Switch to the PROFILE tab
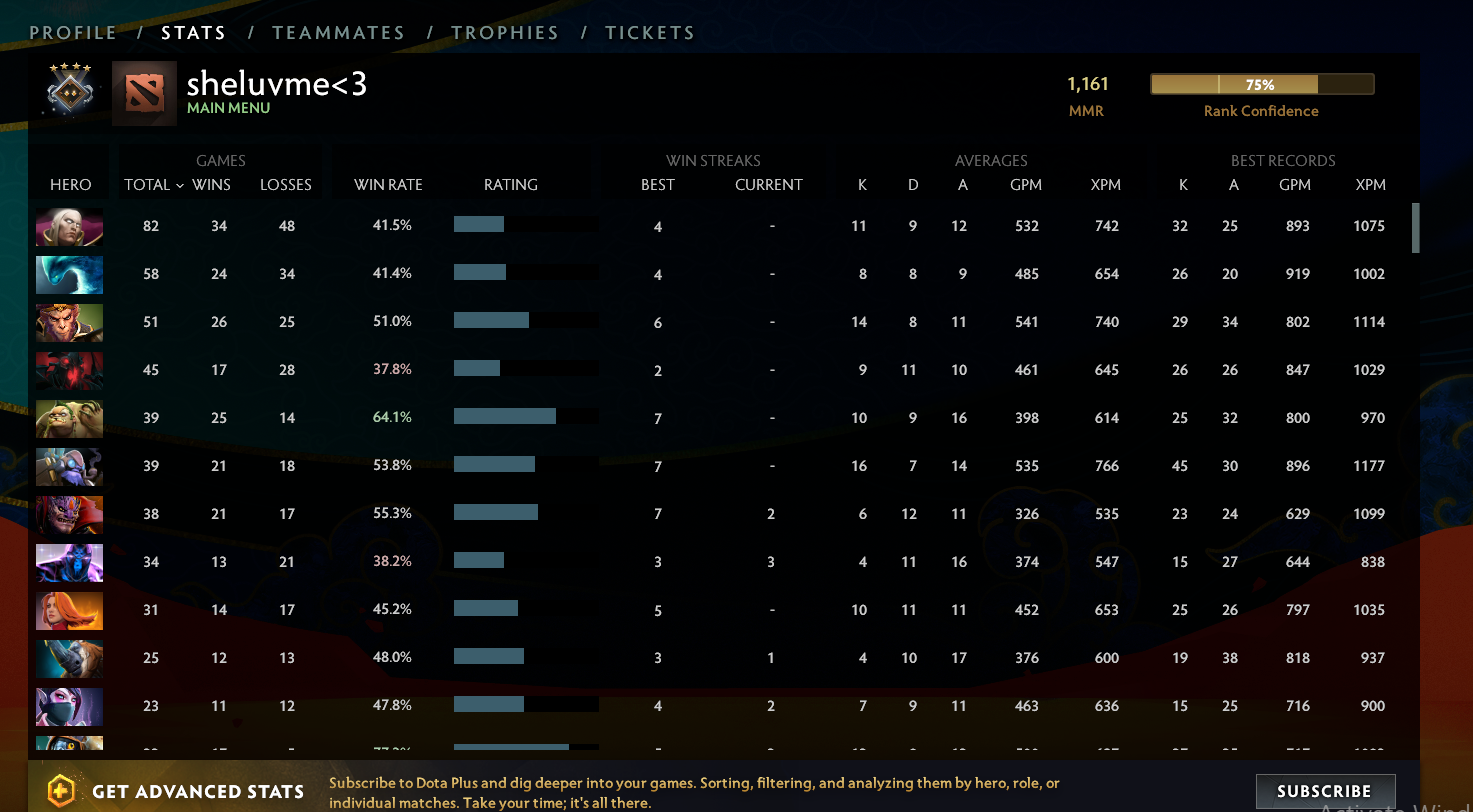 tap(73, 32)
